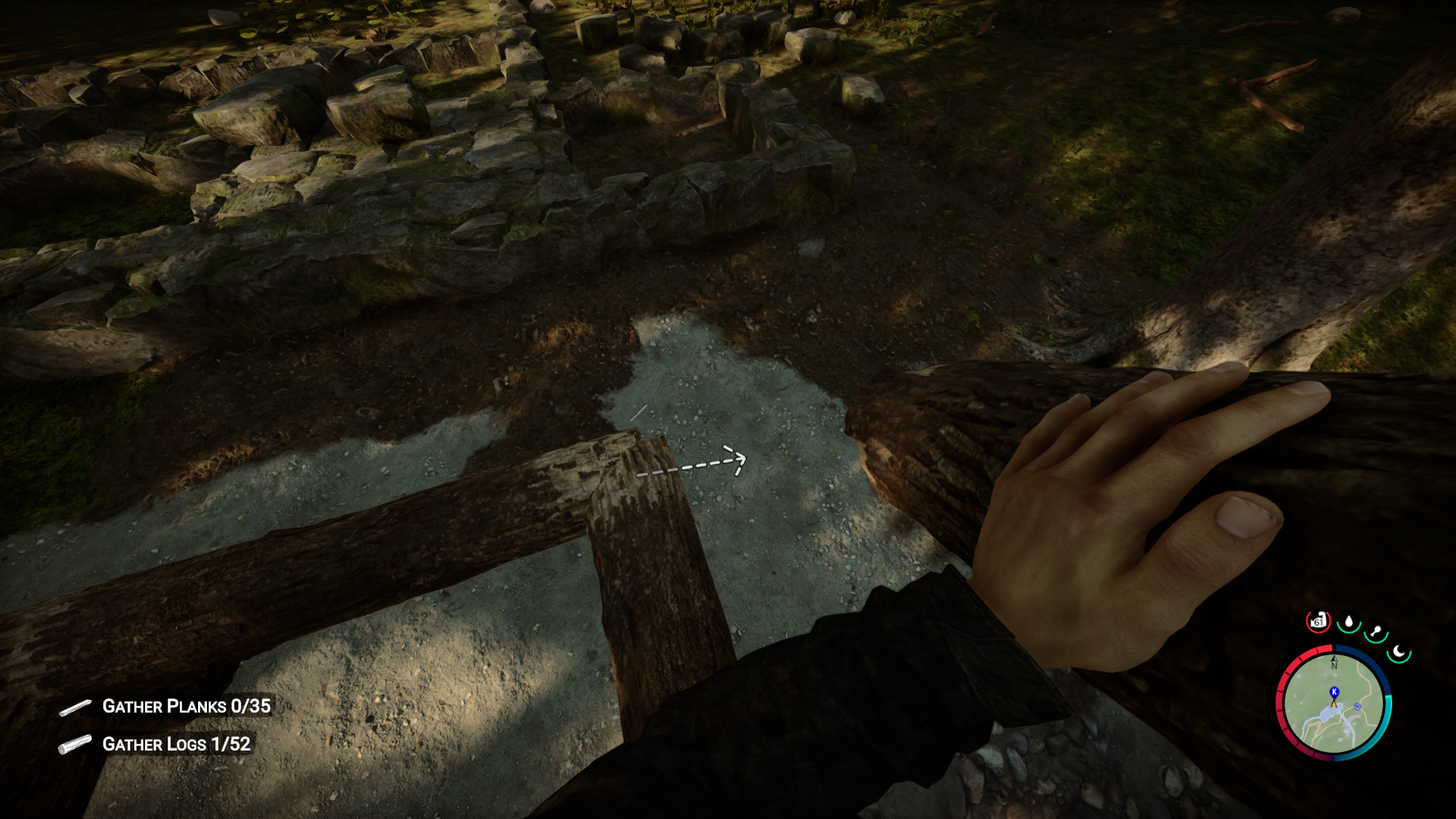Click the blue GPS locator dot on the minimap
Viewport: 1456px width, 819px height.
point(1357,707)
